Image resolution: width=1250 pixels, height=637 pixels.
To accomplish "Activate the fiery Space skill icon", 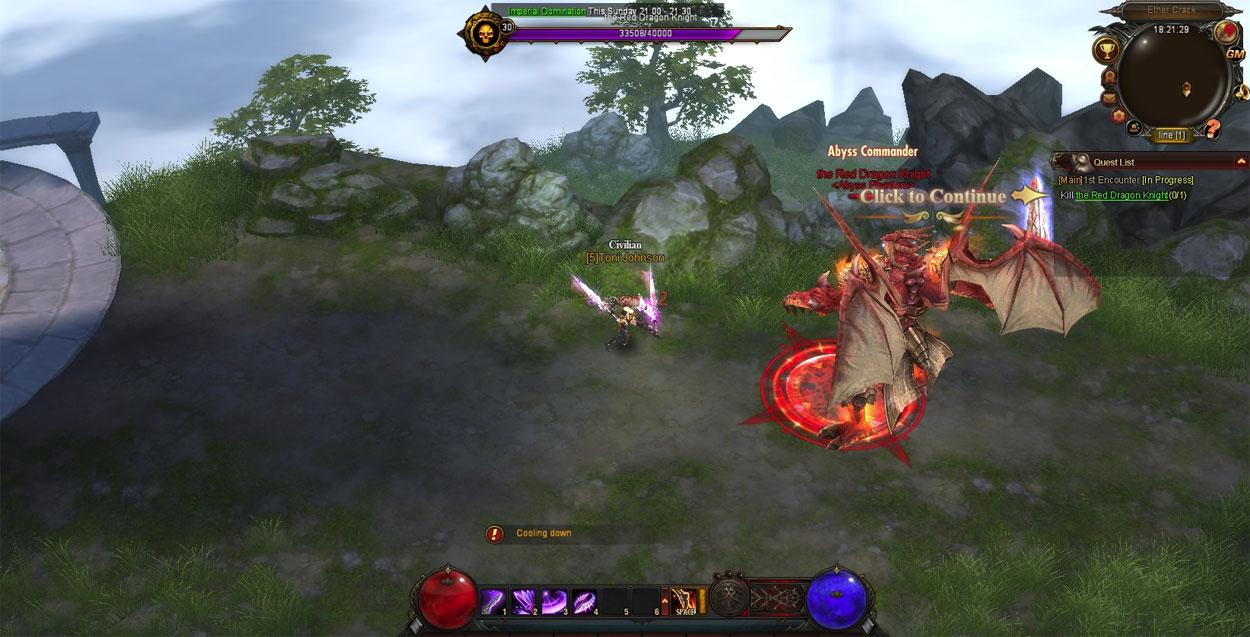I will point(684,600).
